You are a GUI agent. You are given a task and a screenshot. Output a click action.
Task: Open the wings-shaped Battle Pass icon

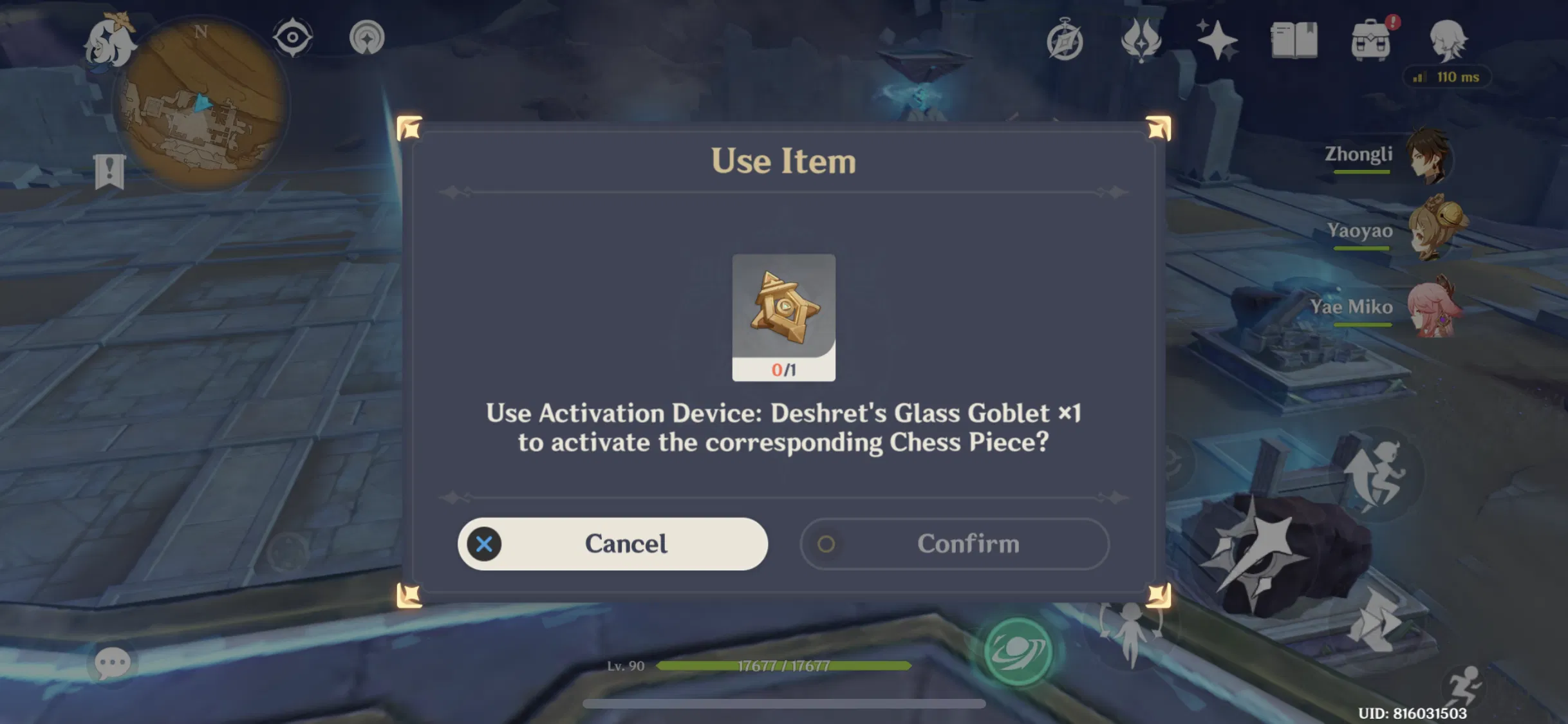click(1141, 40)
